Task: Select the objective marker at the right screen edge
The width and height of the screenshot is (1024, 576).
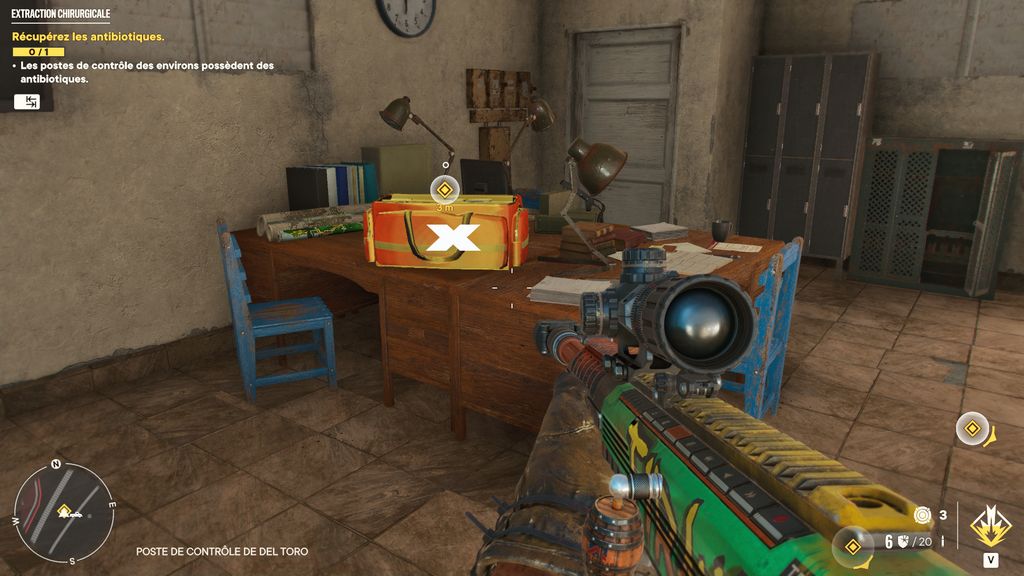Action: [973, 429]
